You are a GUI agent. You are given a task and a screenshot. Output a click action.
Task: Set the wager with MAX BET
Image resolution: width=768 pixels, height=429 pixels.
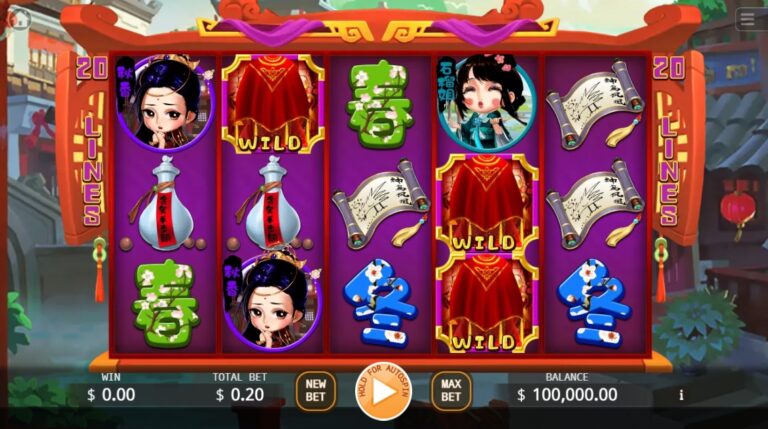tap(451, 391)
